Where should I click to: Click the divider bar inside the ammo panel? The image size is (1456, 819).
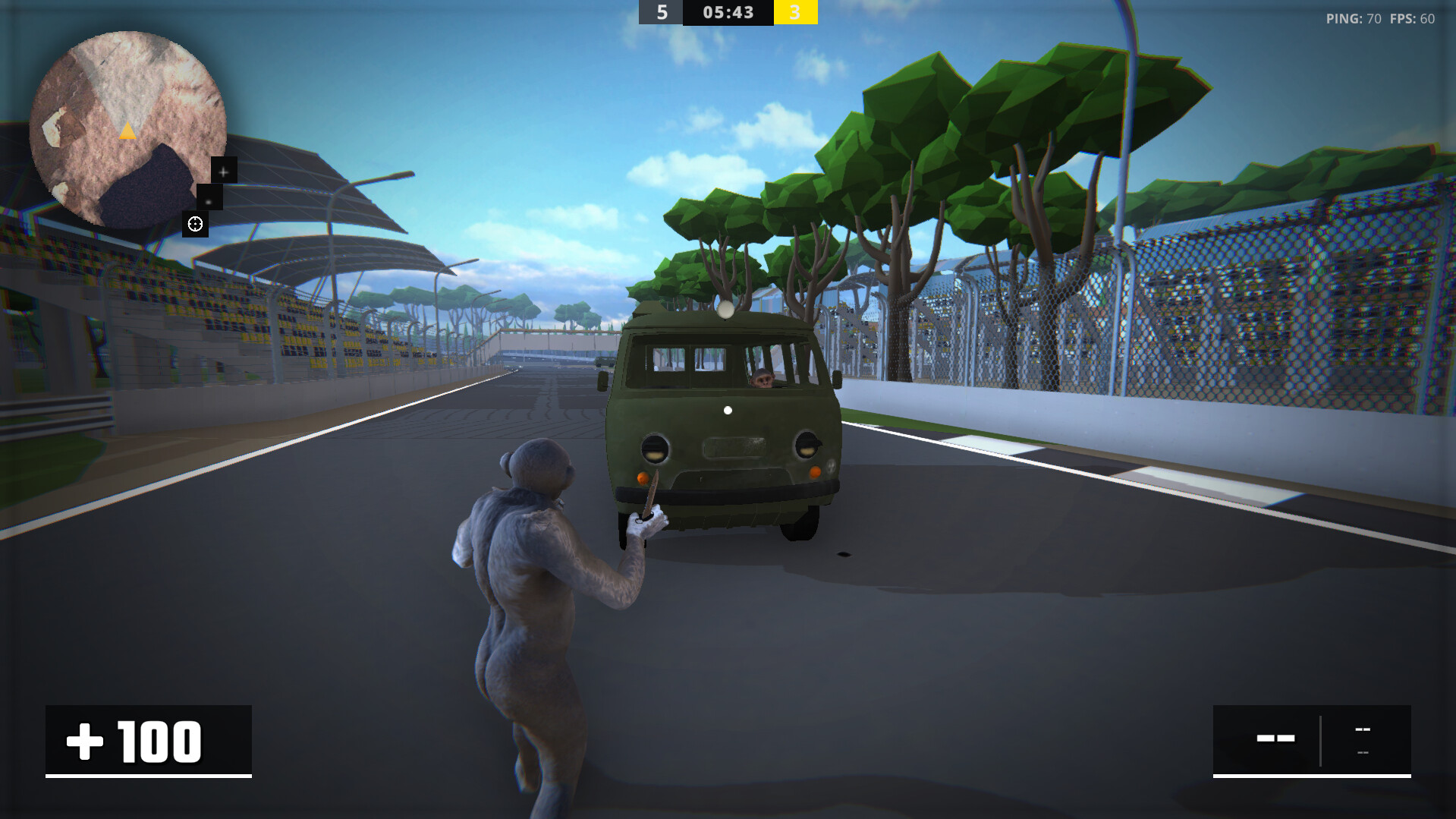(x=1321, y=741)
